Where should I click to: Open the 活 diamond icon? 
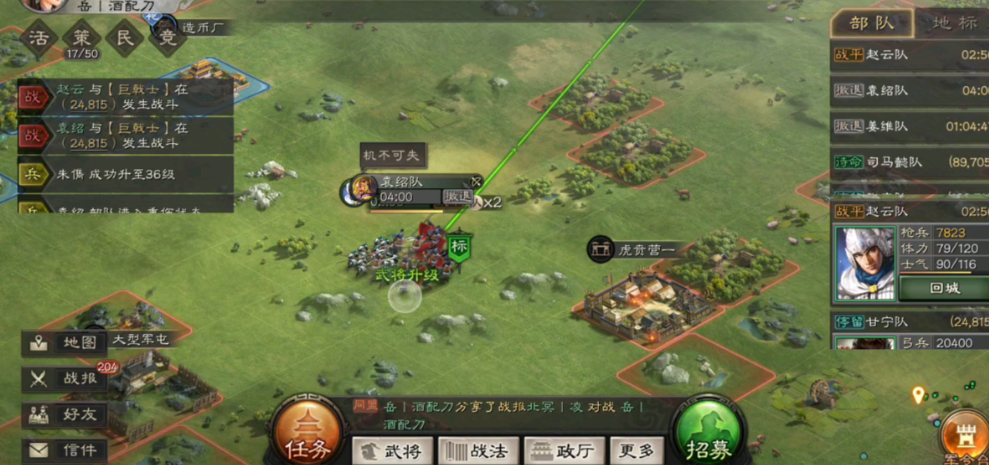(x=38, y=40)
